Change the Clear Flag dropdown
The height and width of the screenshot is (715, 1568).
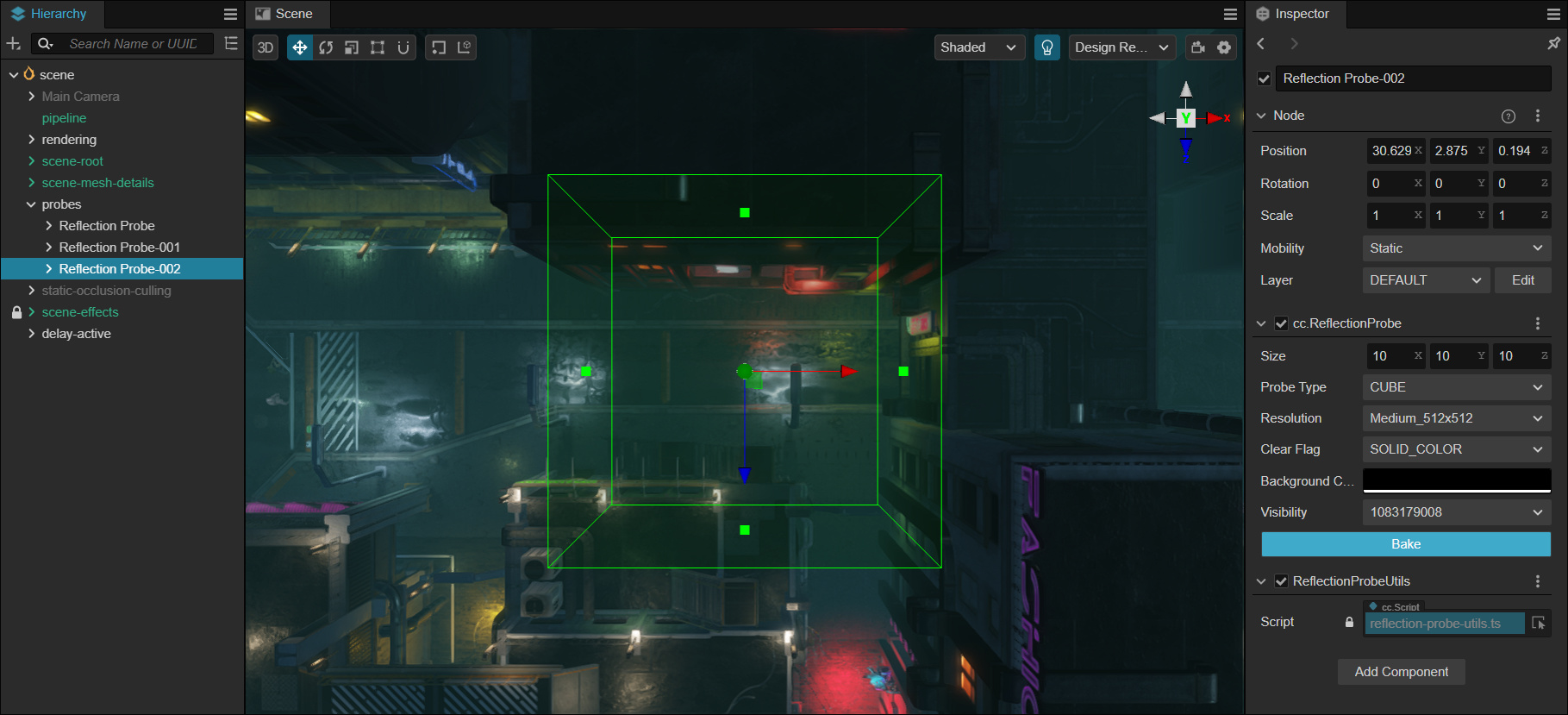point(1456,449)
